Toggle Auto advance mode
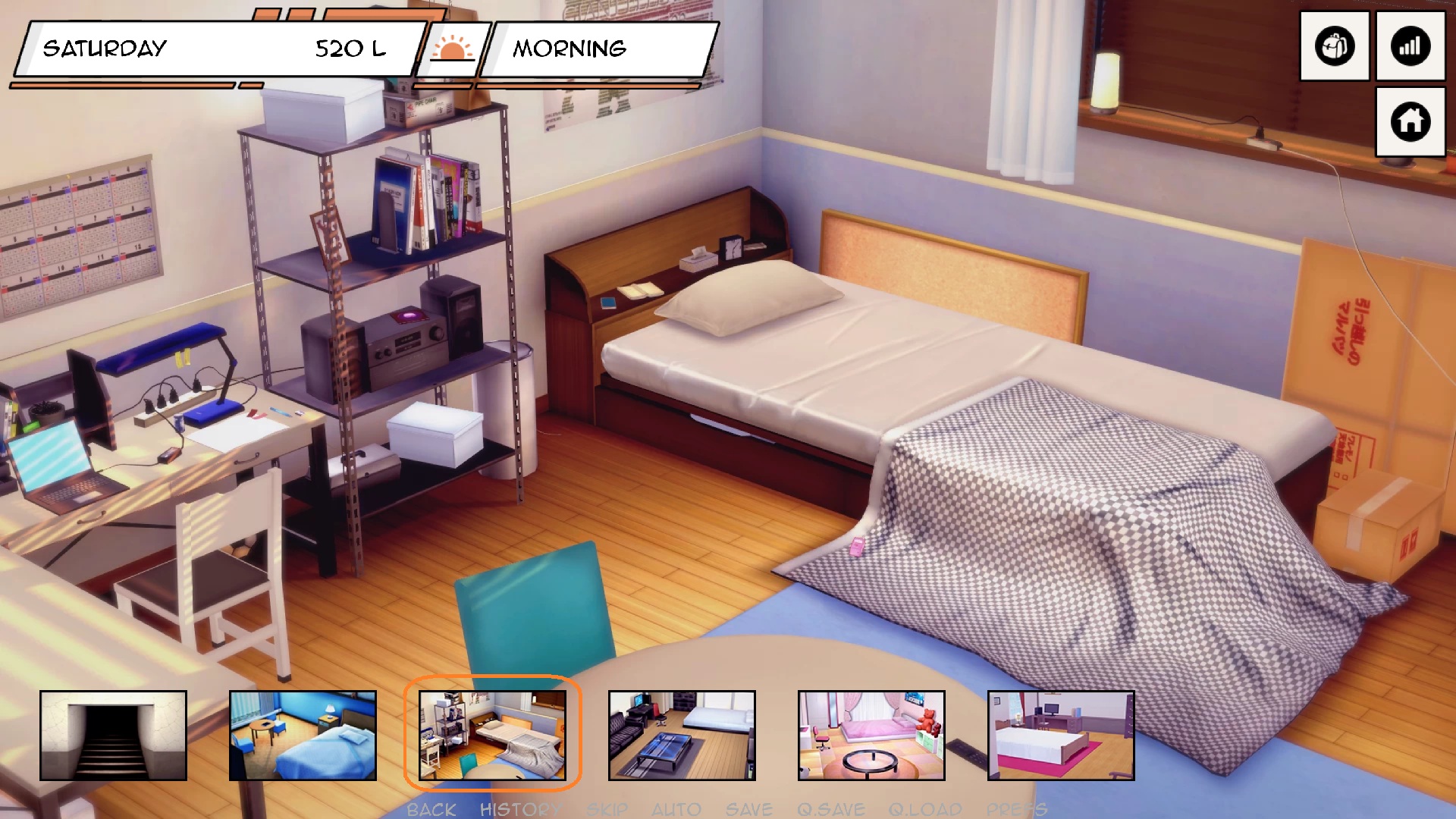Screen dimensions: 1456x819 coord(676,809)
